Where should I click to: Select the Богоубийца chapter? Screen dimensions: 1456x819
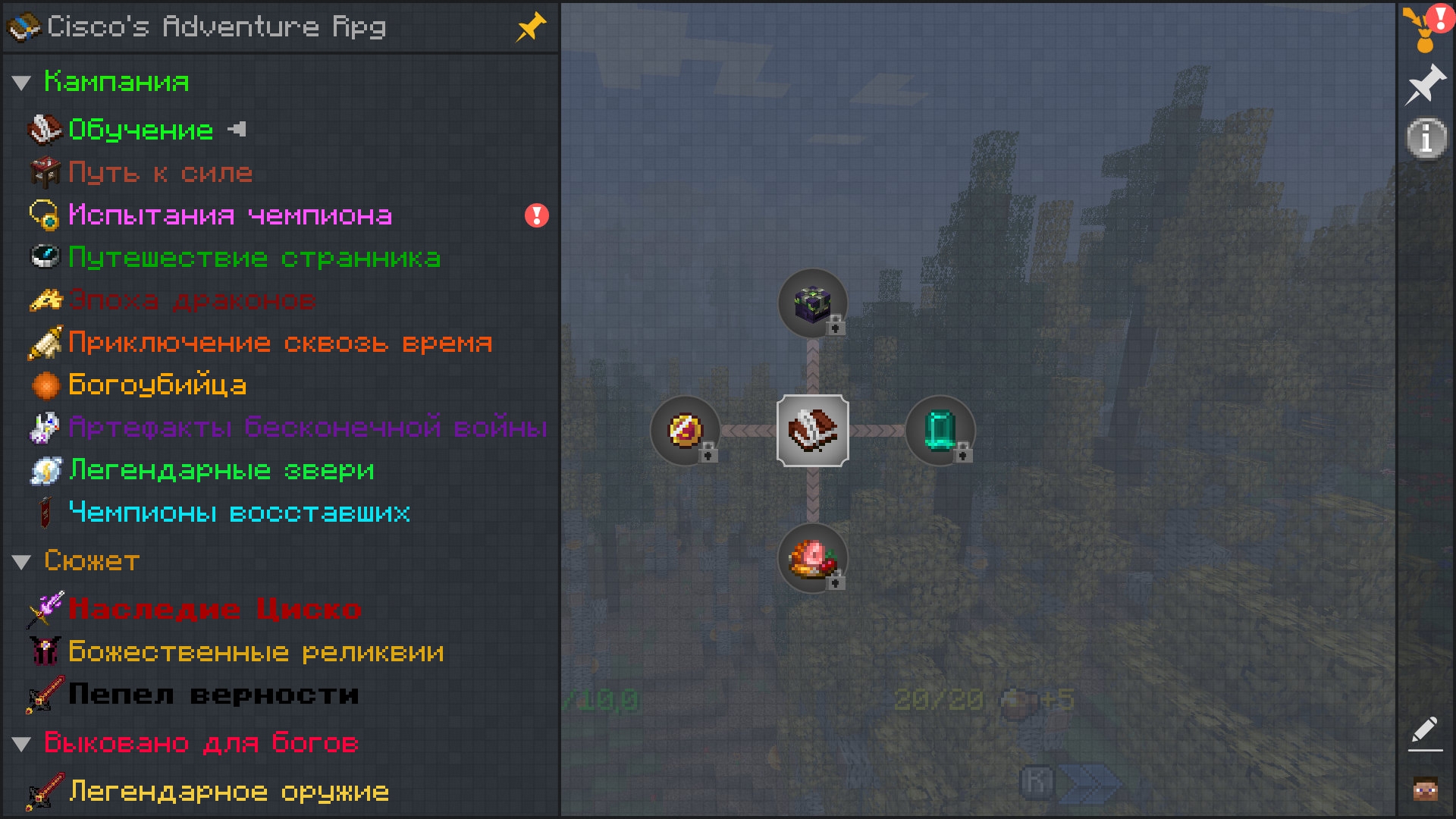(157, 385)
